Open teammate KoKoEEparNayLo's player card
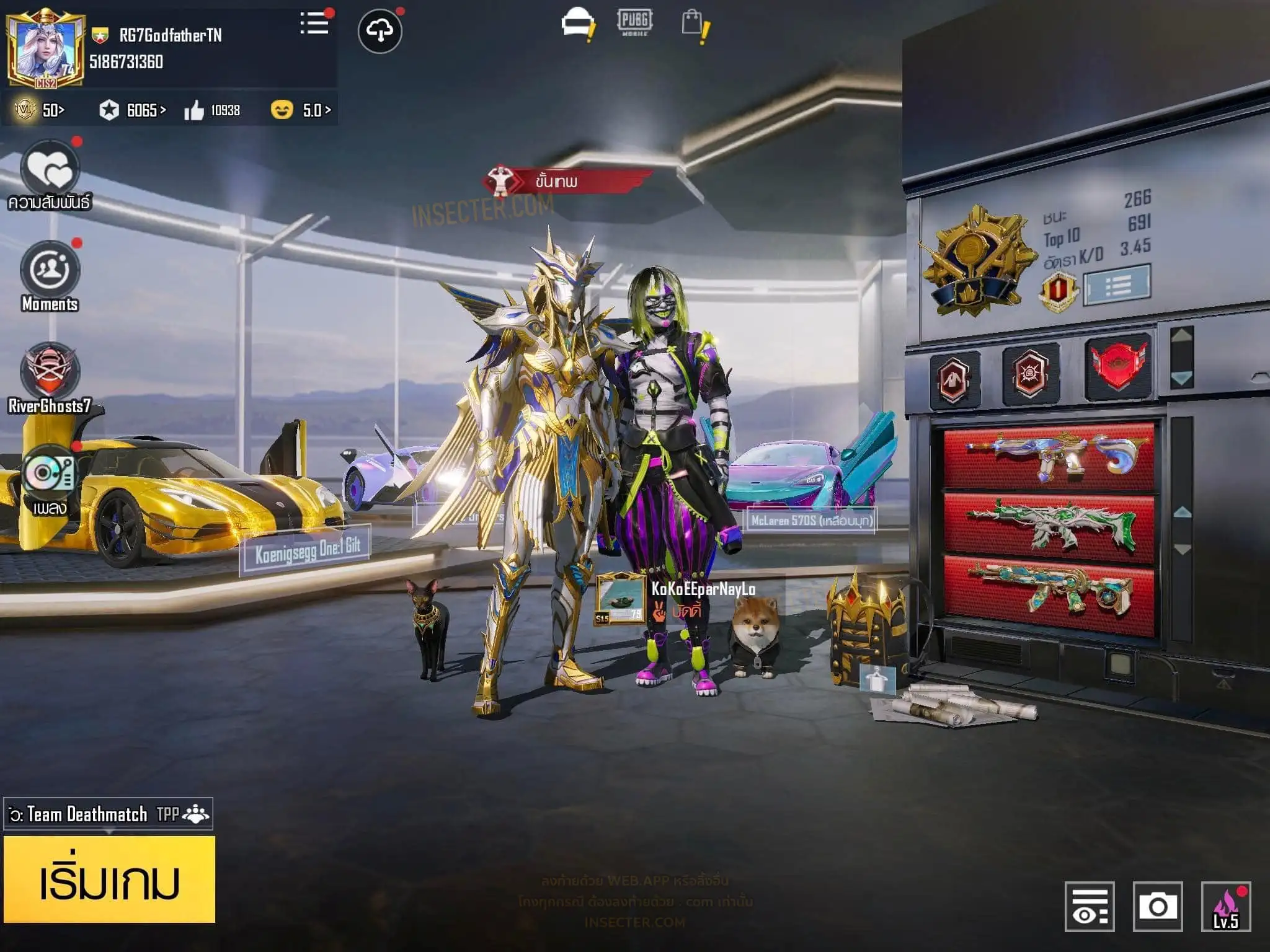The image size is (1270, 952). point(620,599)
